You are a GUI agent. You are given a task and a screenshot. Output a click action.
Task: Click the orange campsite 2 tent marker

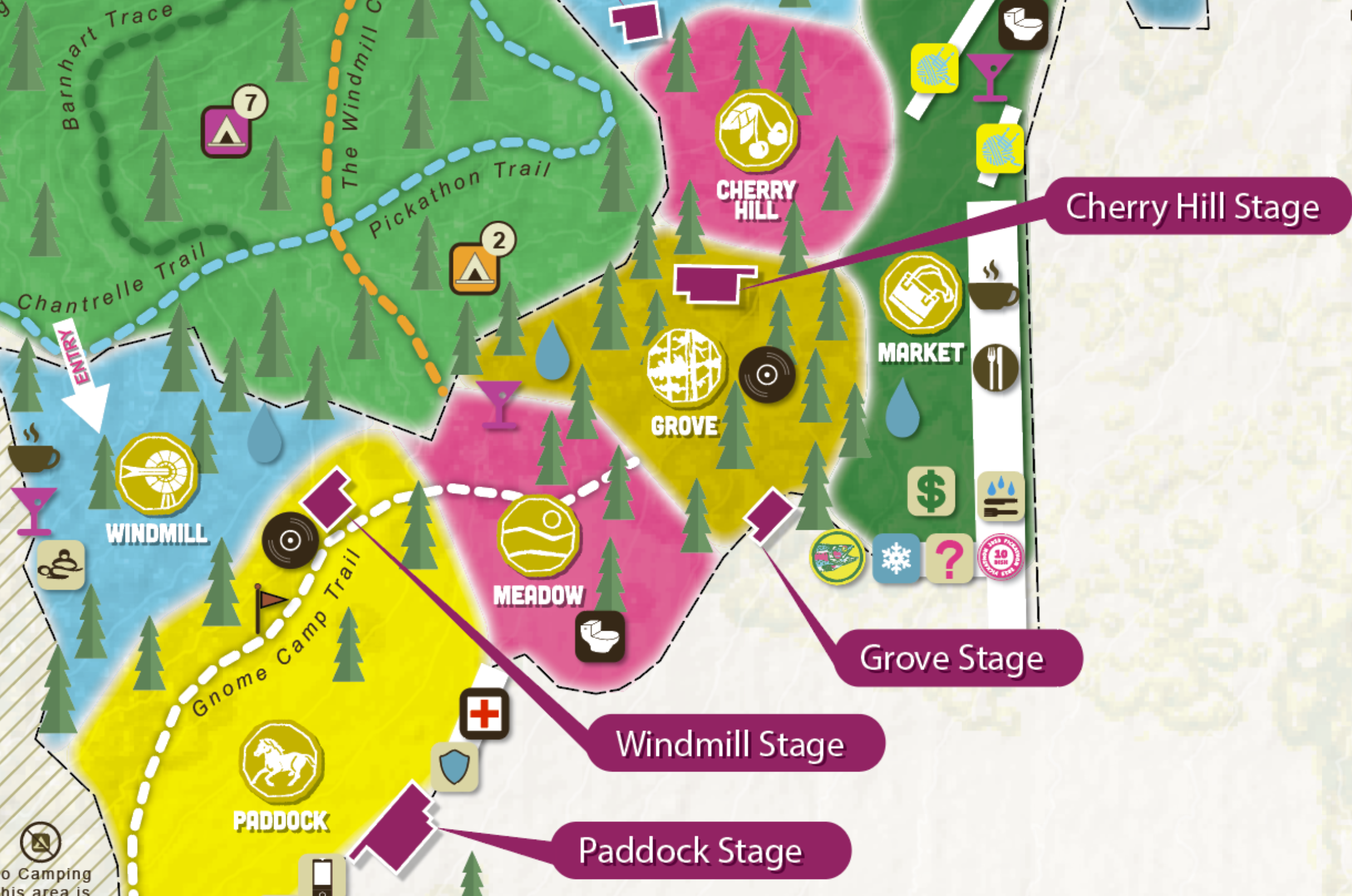474,269
